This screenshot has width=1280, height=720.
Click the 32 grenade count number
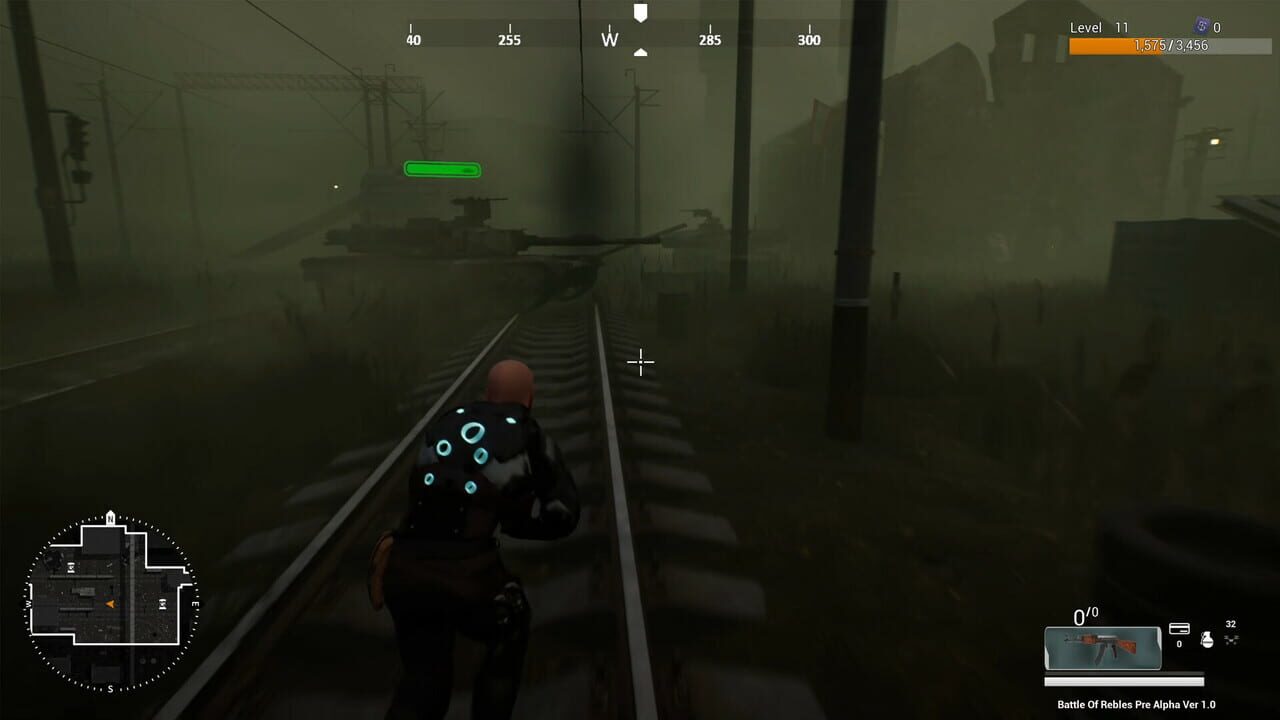pos(1230,623)
